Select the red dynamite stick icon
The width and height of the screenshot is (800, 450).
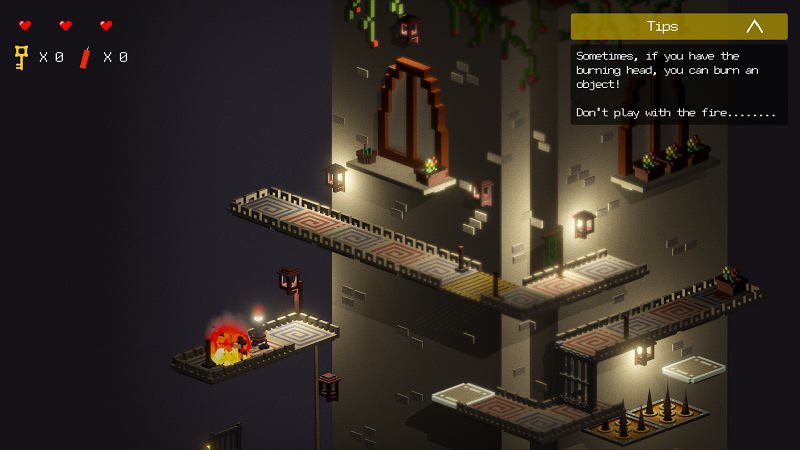pos(85,57)
